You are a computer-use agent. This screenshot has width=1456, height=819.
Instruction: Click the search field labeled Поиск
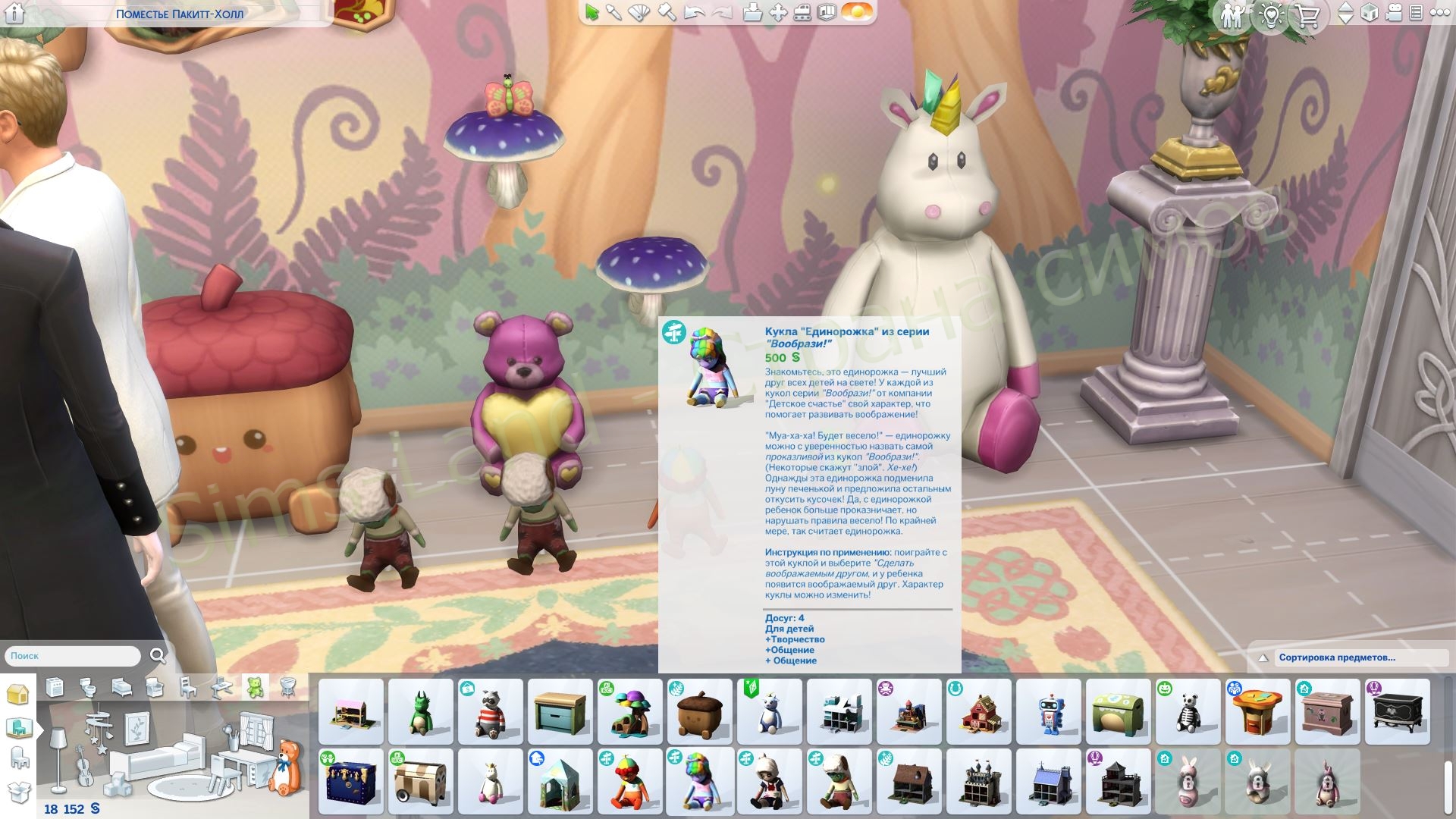click(73, 656)
